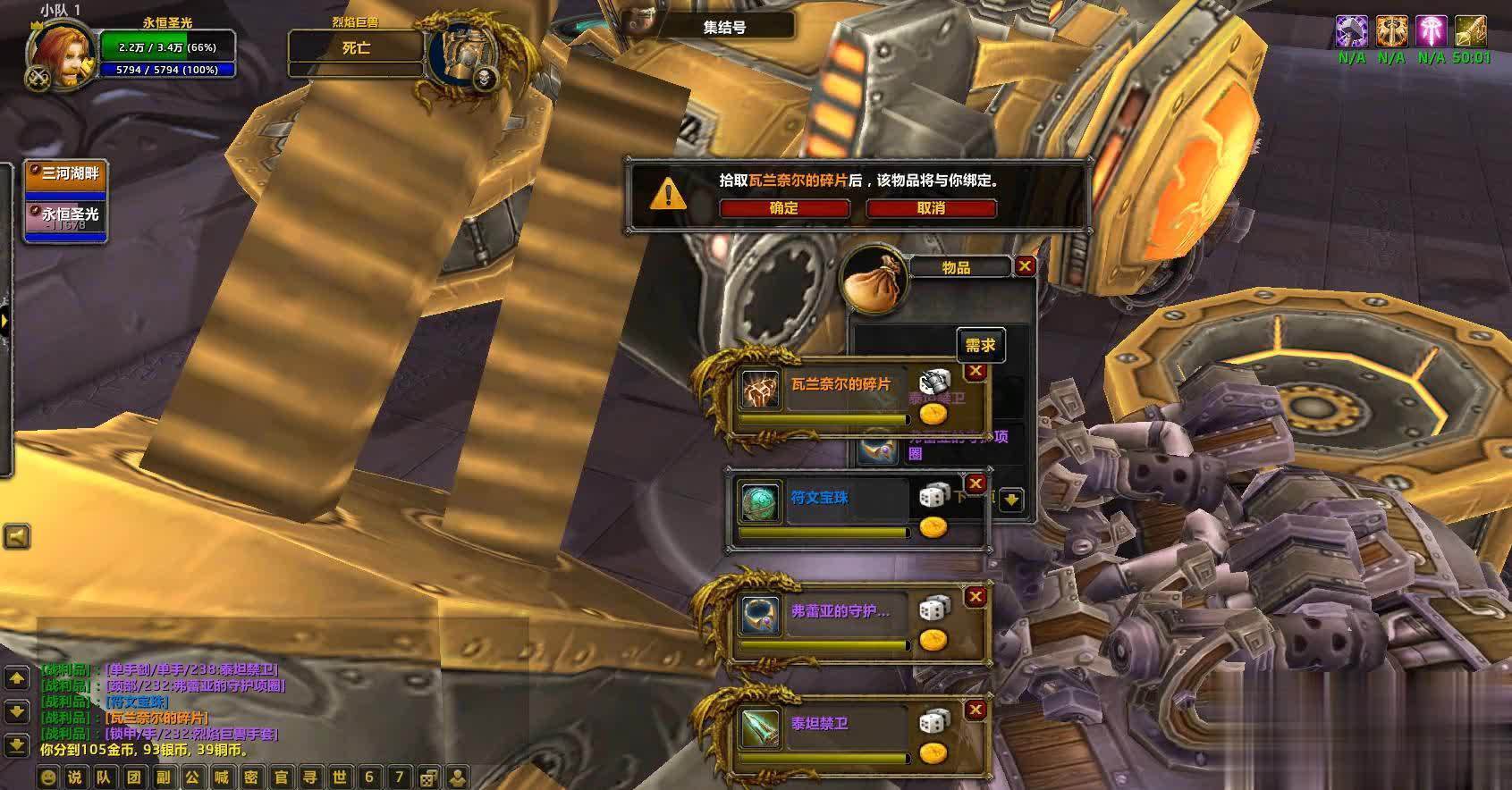Screen dimensions: 1512x790
Task: Pass on the 泰坦禁卫 roll
Action: pyautogui.click(x=976, y=710)
